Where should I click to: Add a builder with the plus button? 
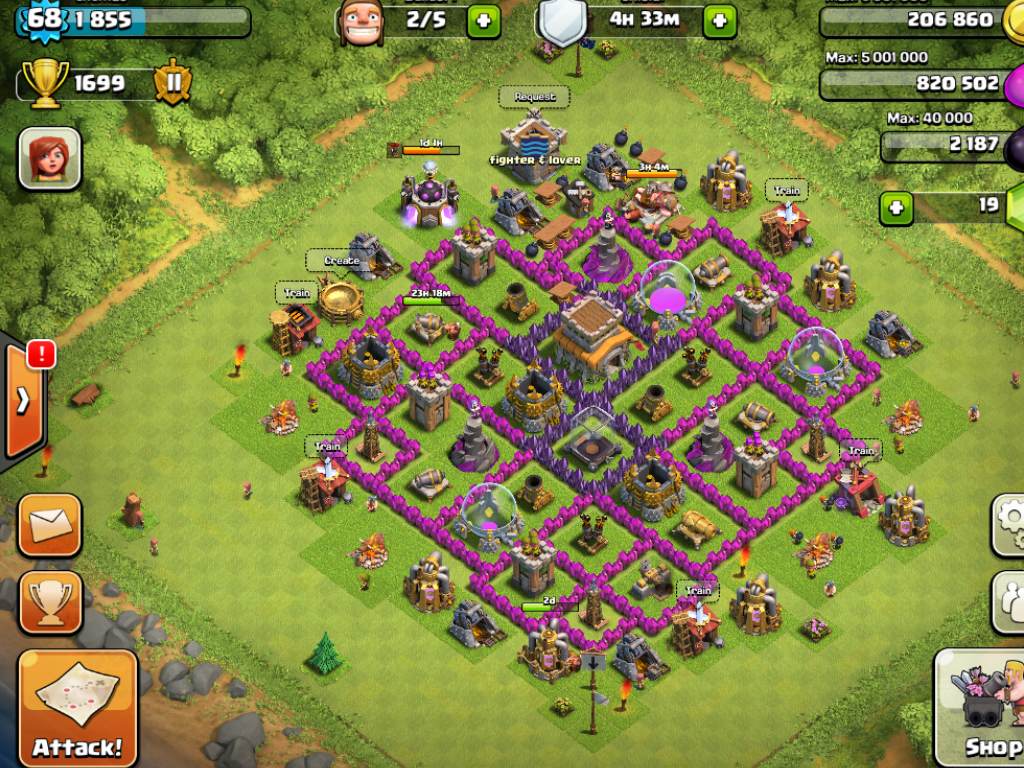[x=484, y=20]
